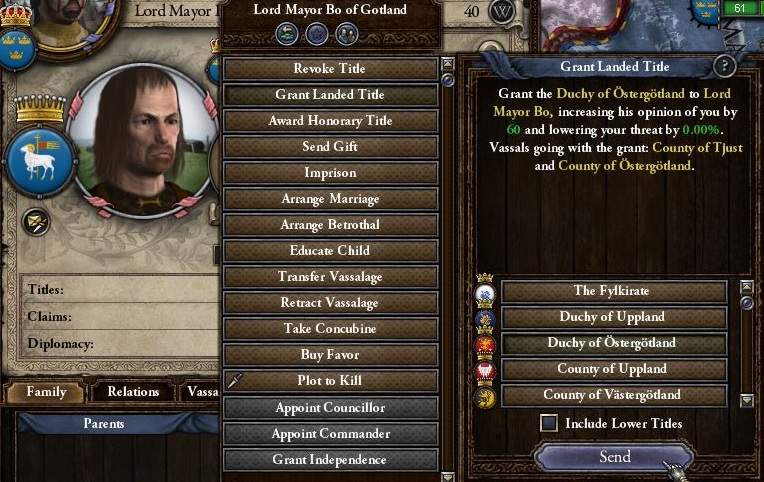Select Revoke Title from the diplomacy menu
This screenshot has height=482, width=764.
point(330,69)
